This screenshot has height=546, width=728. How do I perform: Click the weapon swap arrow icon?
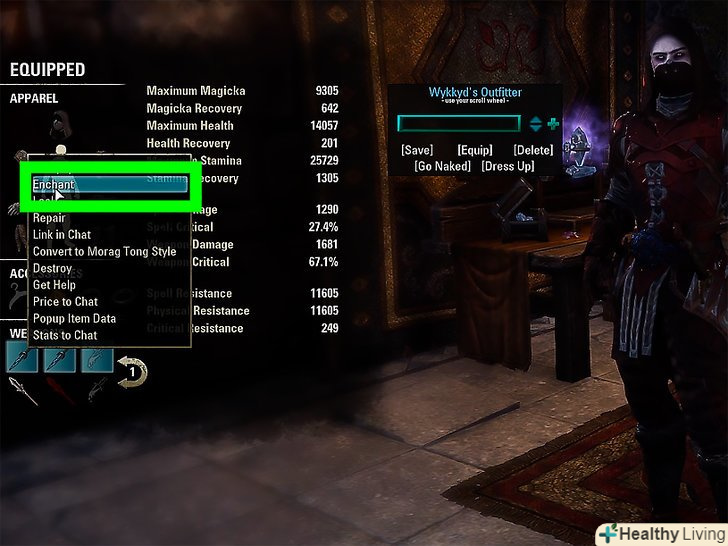click(132, 370)
